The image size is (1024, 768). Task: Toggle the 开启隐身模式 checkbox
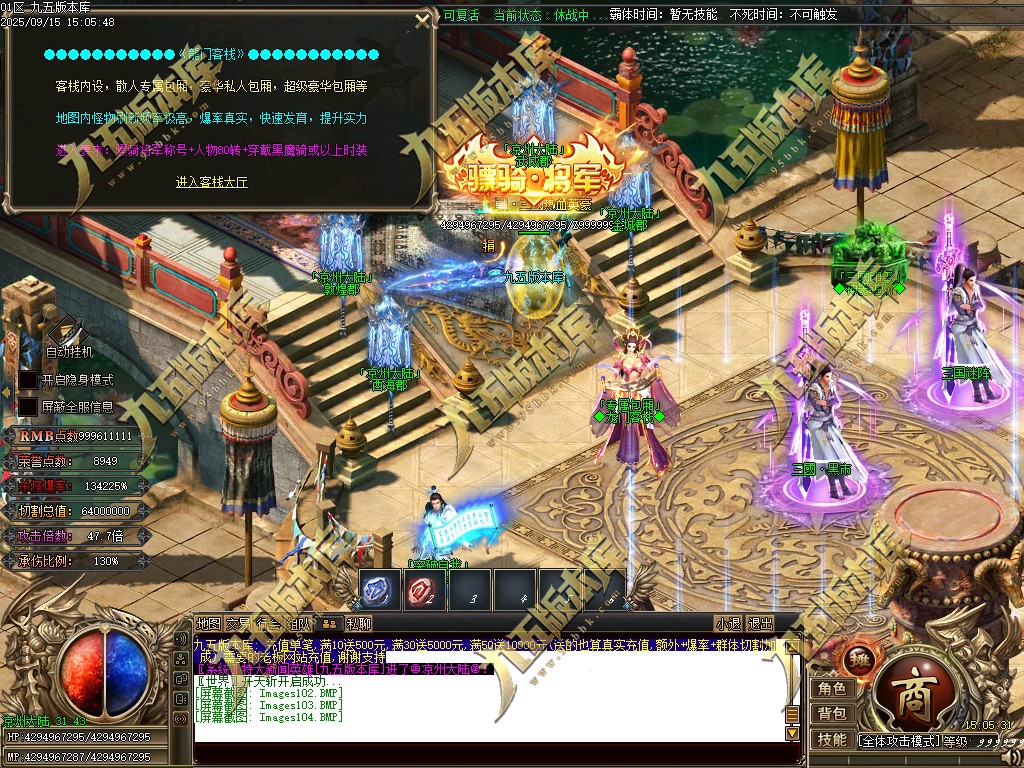pos(28,380)
